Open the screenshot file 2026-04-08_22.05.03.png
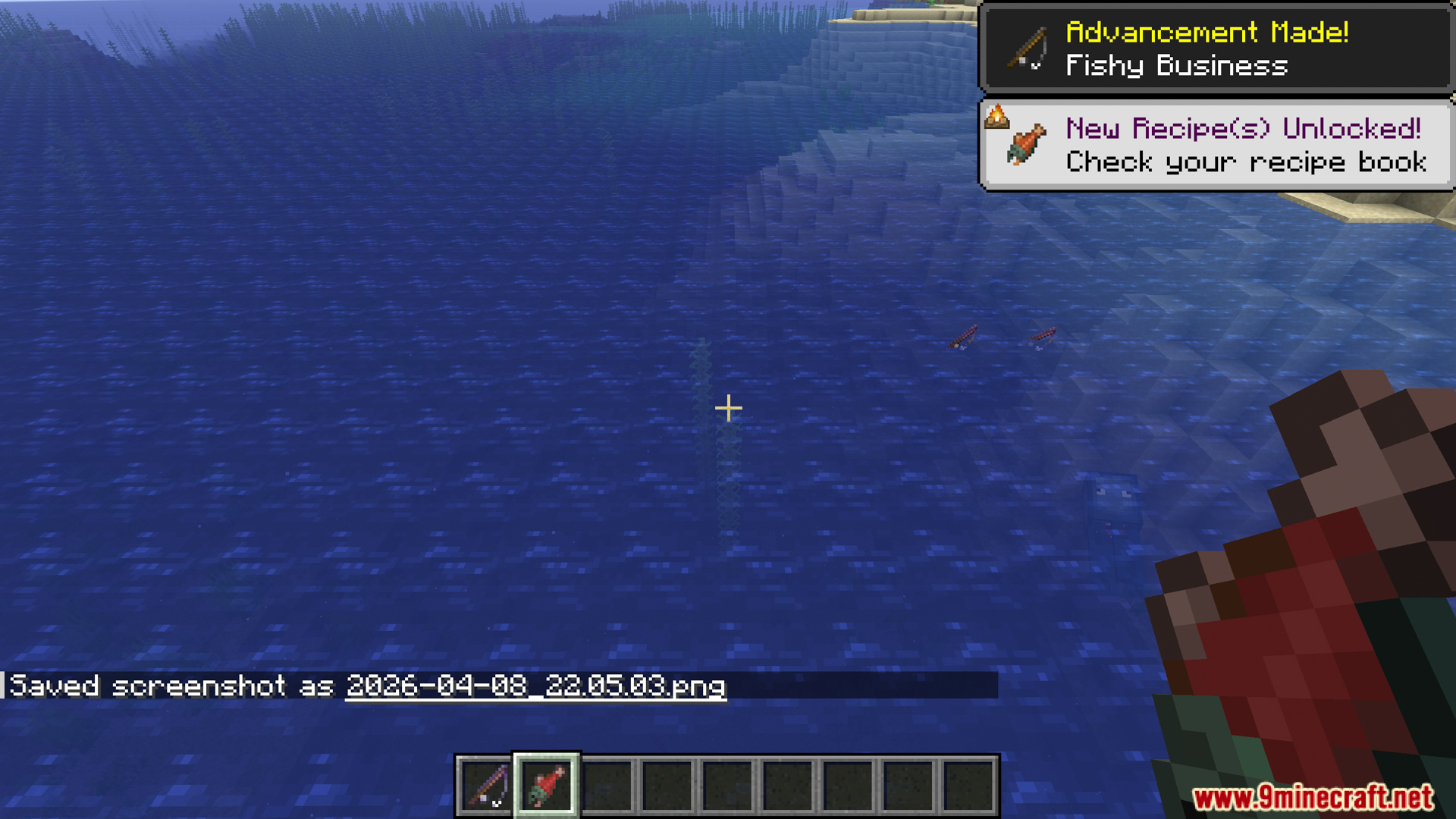The width and height of the screenshot is (1456, 819). point(536,687)
